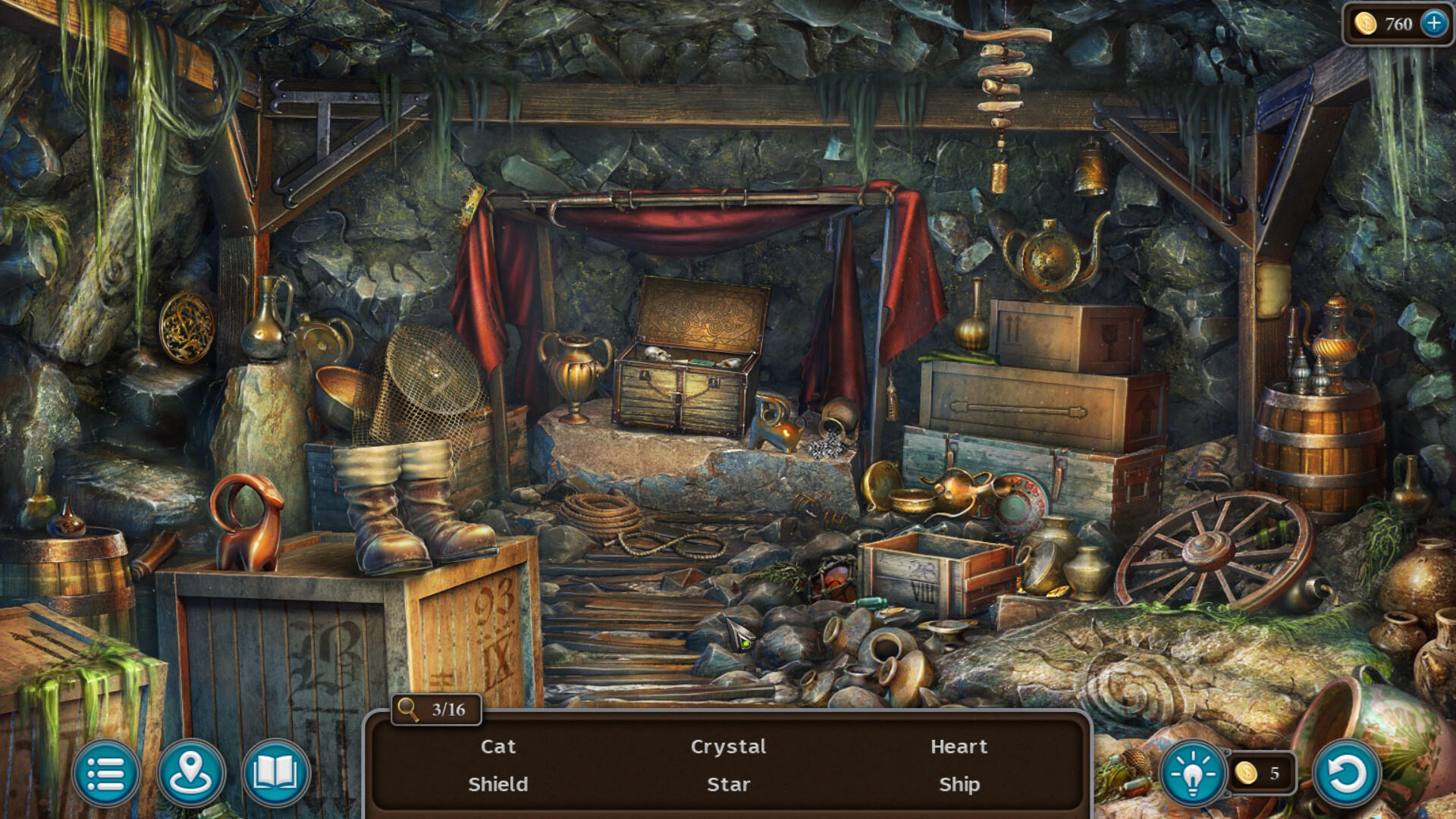The image size is (1456, 819).
Task: Open the journal book button
Action: [x=276, y=773]
